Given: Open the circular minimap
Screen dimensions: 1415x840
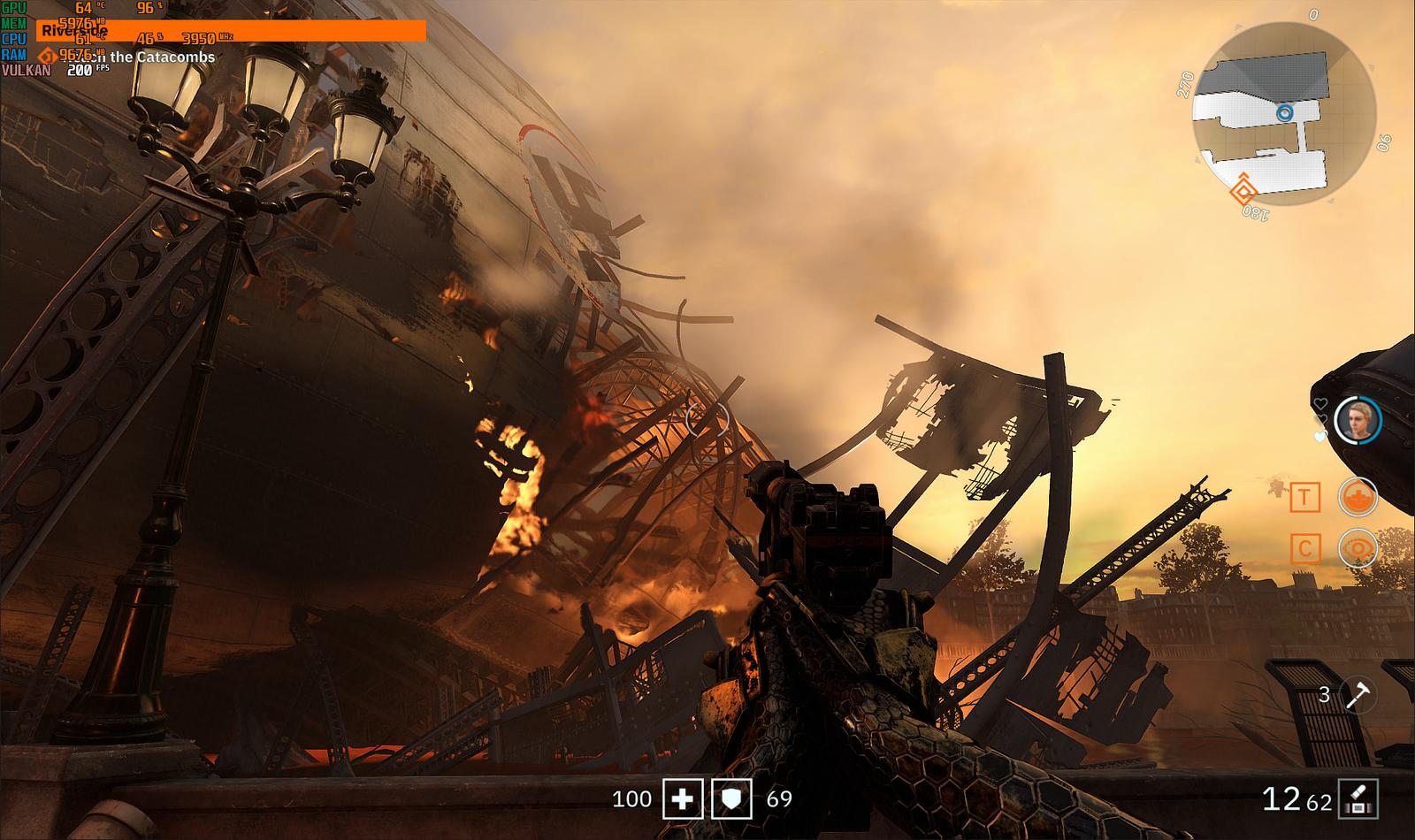Looking at the screenshot, I should (1283, 112).
